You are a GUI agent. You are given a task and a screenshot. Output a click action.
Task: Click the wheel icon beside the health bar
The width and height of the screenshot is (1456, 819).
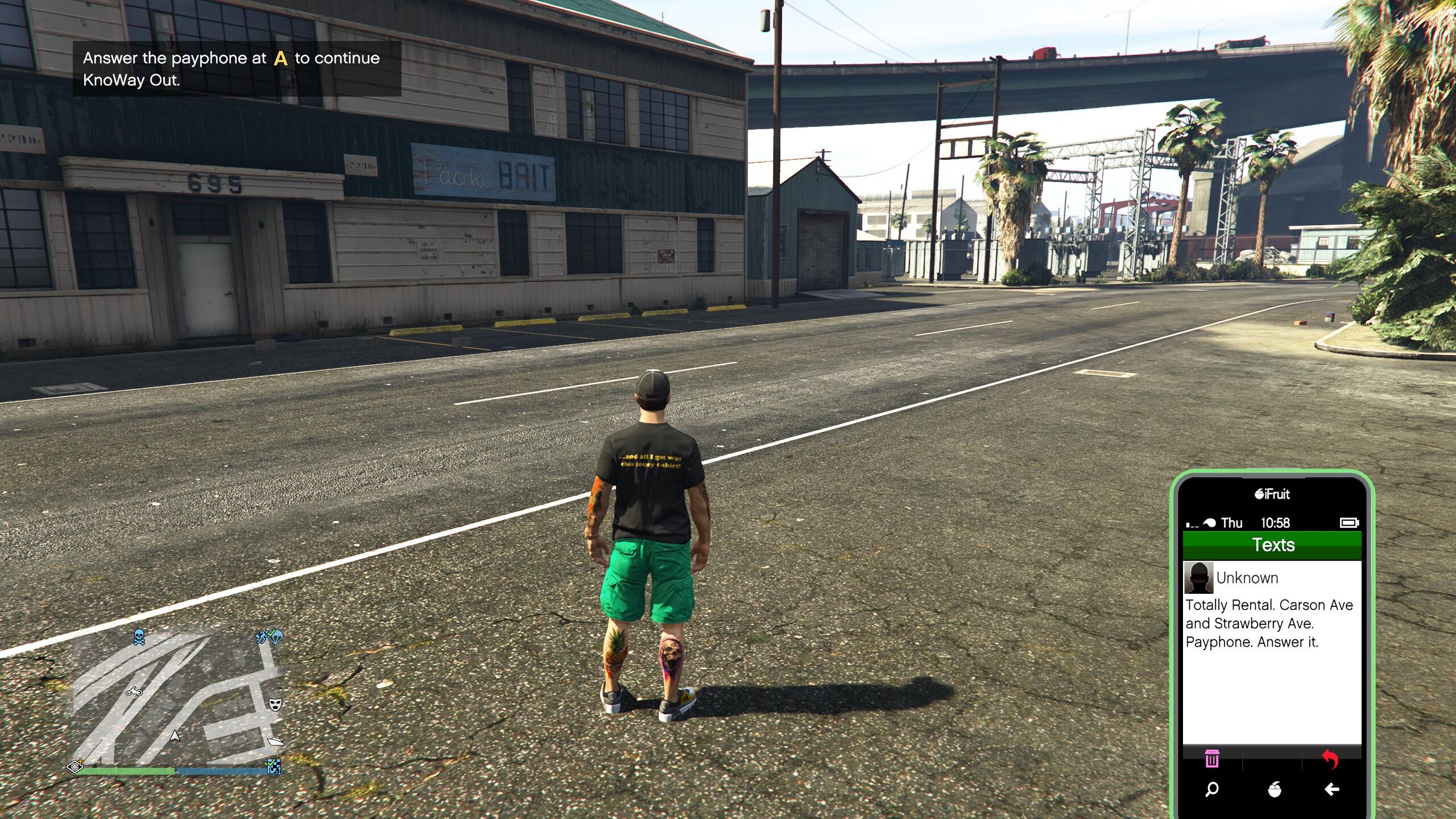coord(75,767)
